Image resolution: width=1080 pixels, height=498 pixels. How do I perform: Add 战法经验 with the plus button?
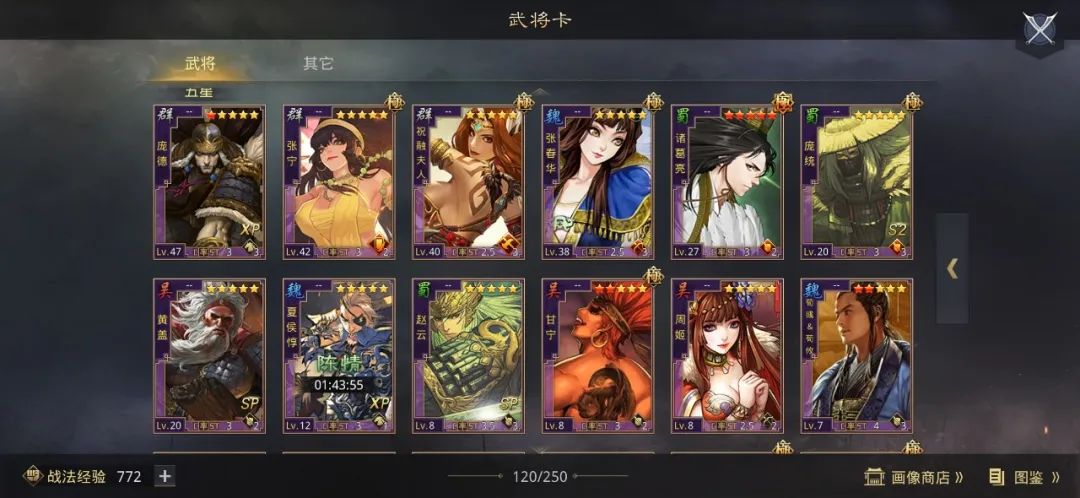pyautogui.click(x=165, y=477)
